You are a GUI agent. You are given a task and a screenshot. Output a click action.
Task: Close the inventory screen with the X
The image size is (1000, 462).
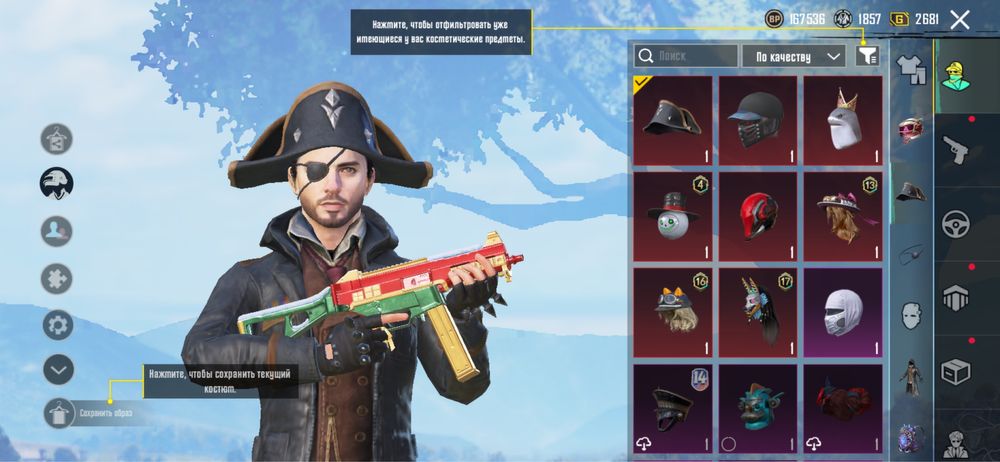(960, 19)
